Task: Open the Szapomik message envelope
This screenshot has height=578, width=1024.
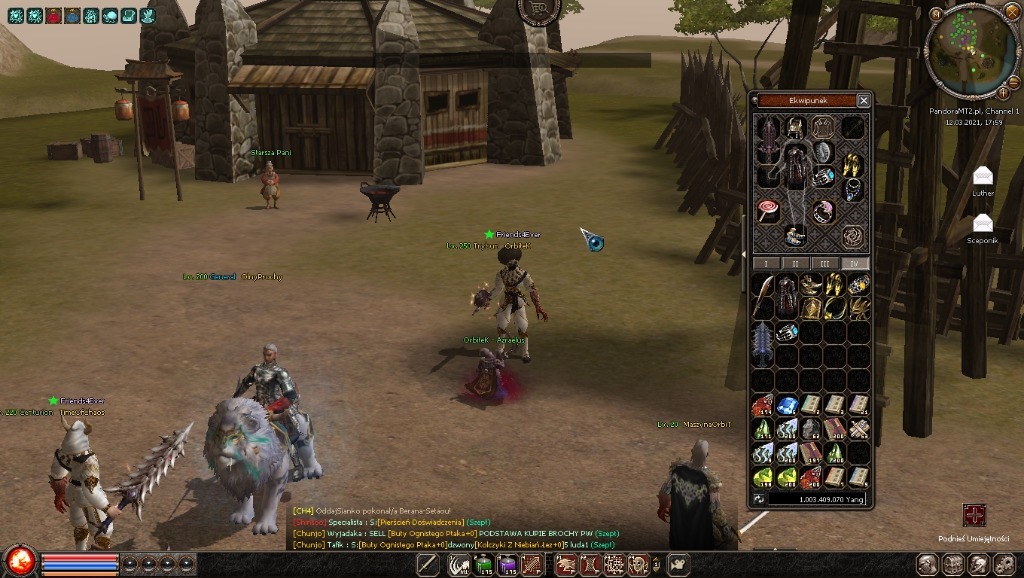Action: point(983,223)
